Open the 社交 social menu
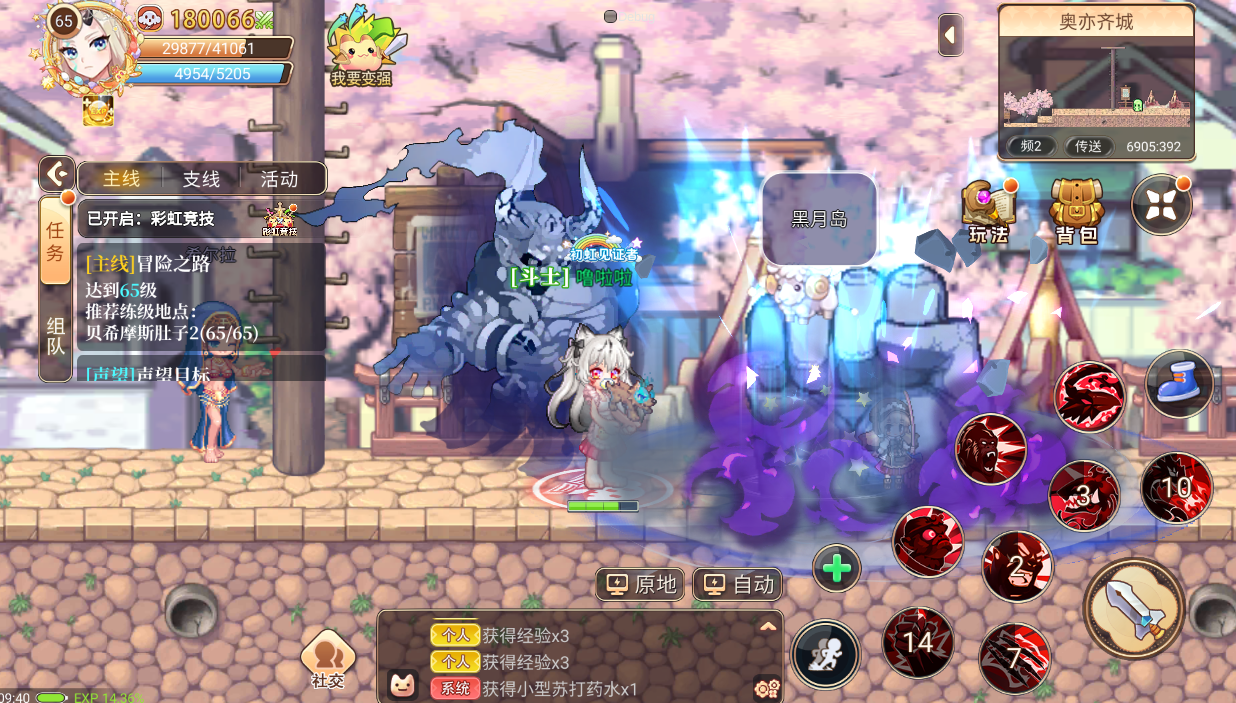This screenshot has height=703, width=1236. click(x=327, y=660)
